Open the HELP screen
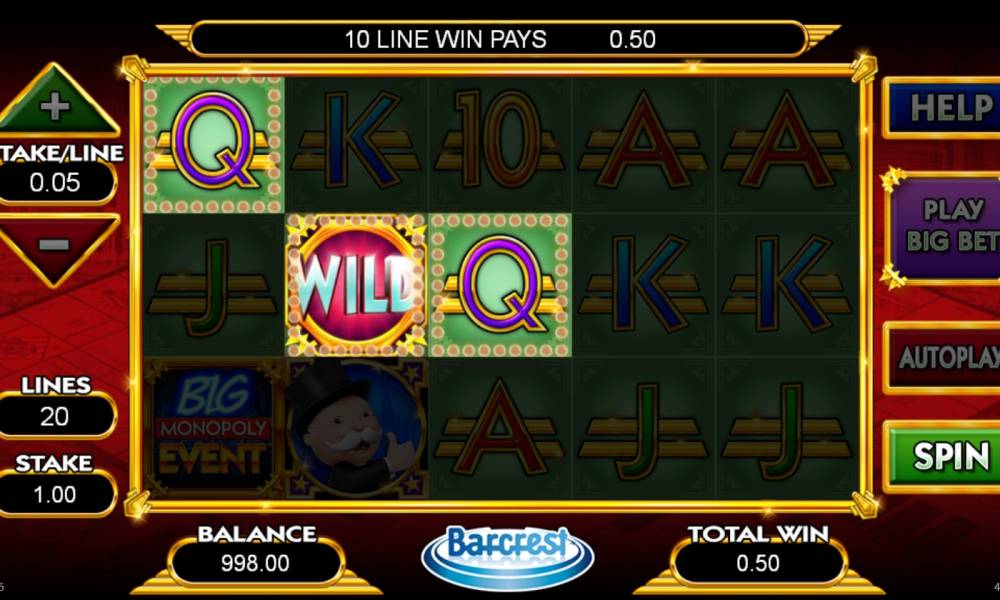Image resolution: width=1000 pixels, height=600 pixels. [x=945, y=108]
